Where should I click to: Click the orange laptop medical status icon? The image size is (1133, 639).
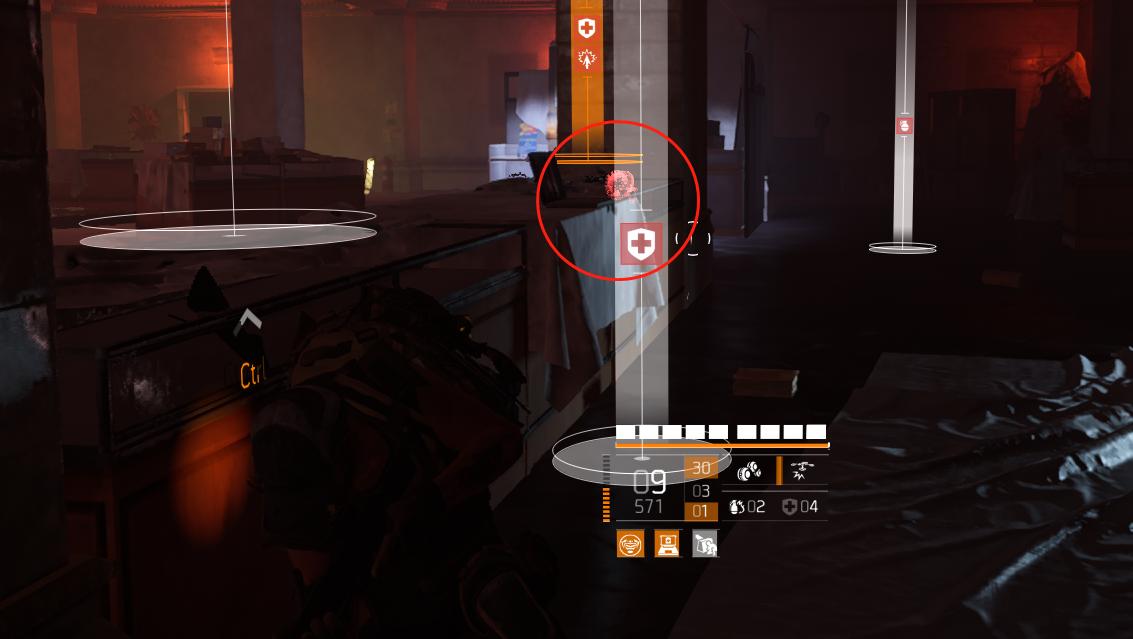point(667,544)
